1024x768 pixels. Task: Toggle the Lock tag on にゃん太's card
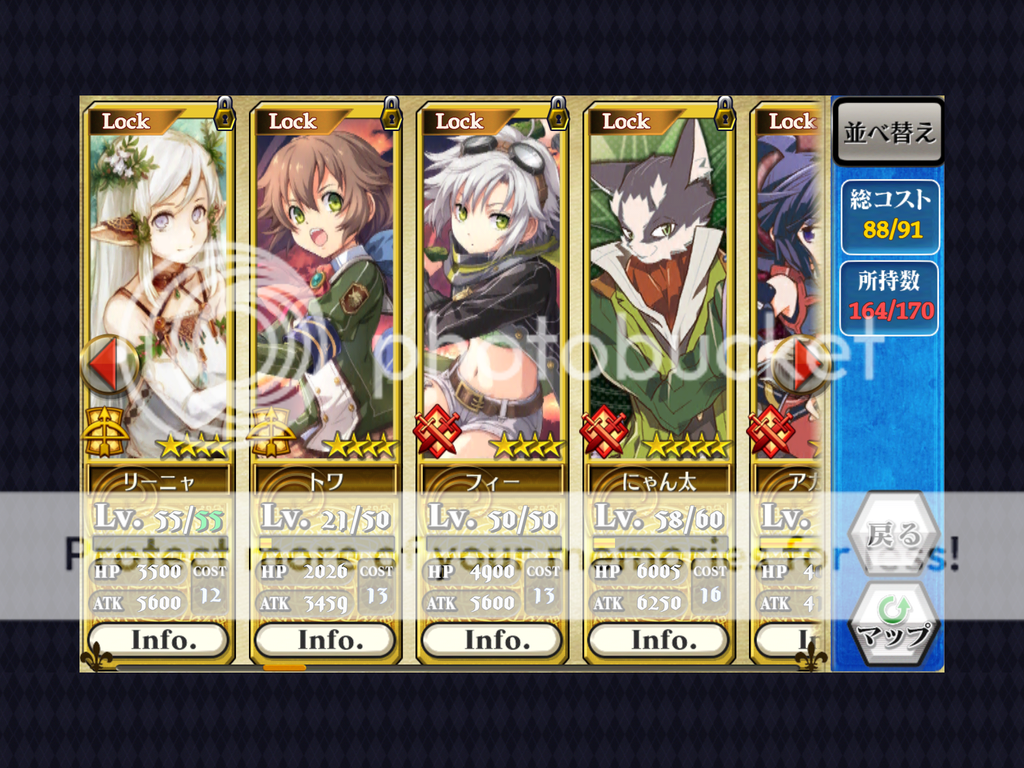pos(626,121)
